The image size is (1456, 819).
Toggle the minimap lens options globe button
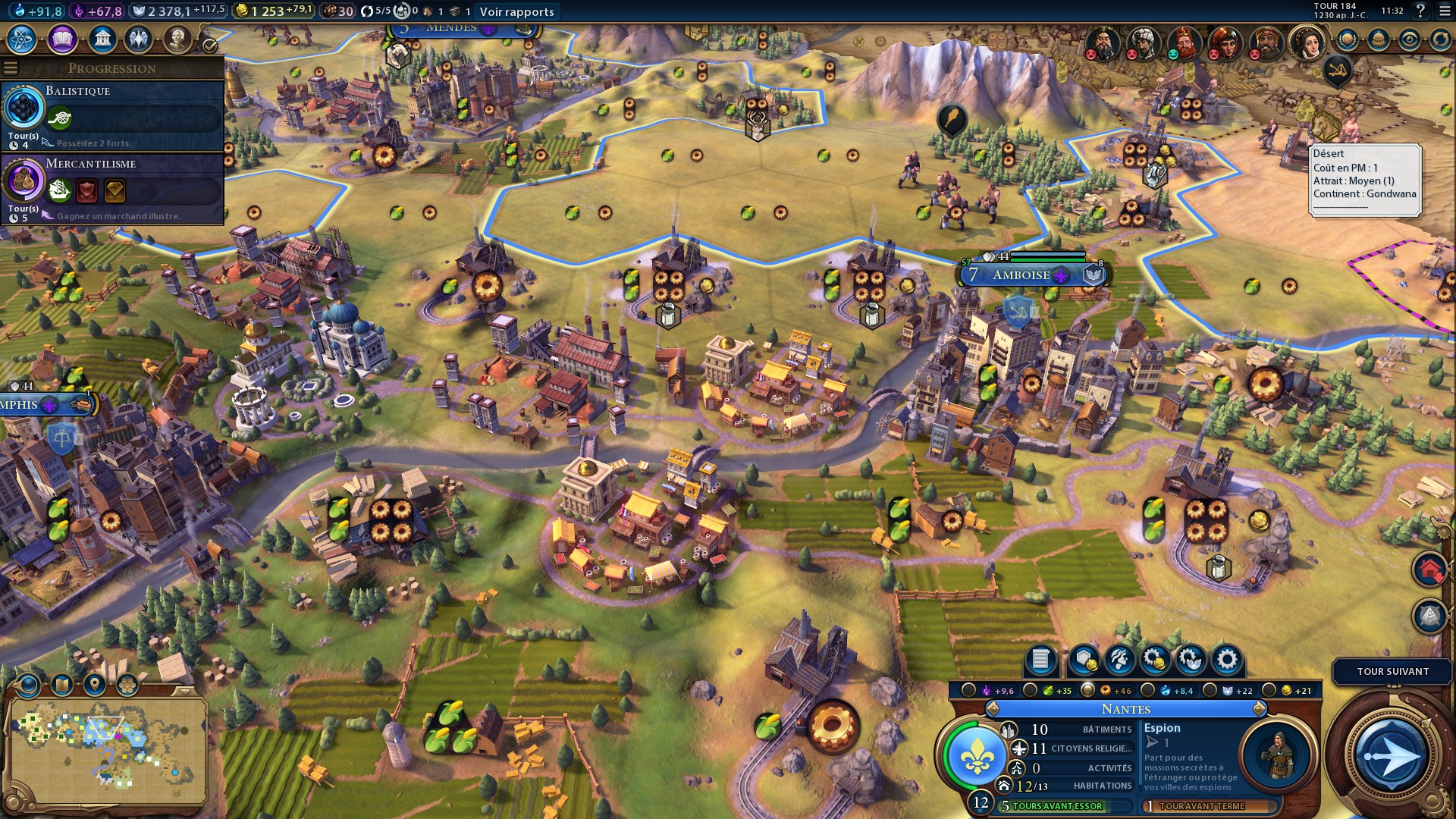(29, 686)
